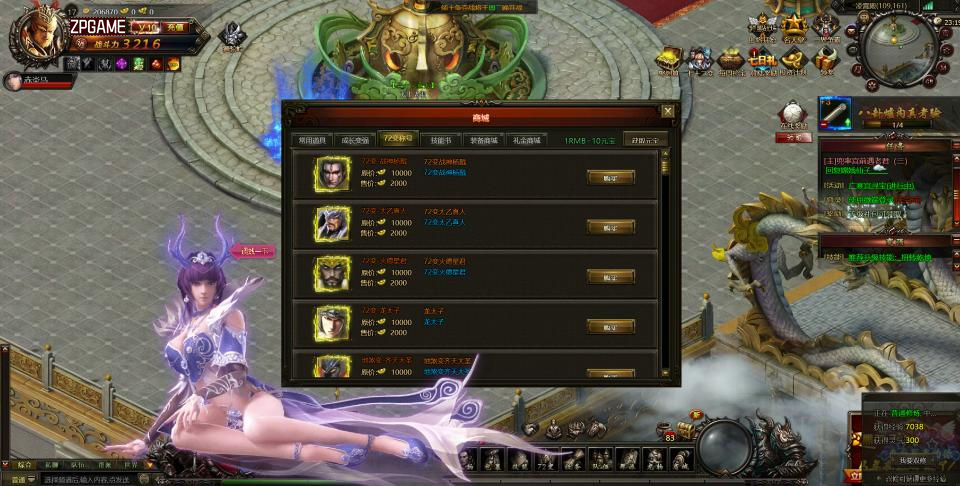Select the 技能书 tab

pyautogui.click(x=441, y=140)
